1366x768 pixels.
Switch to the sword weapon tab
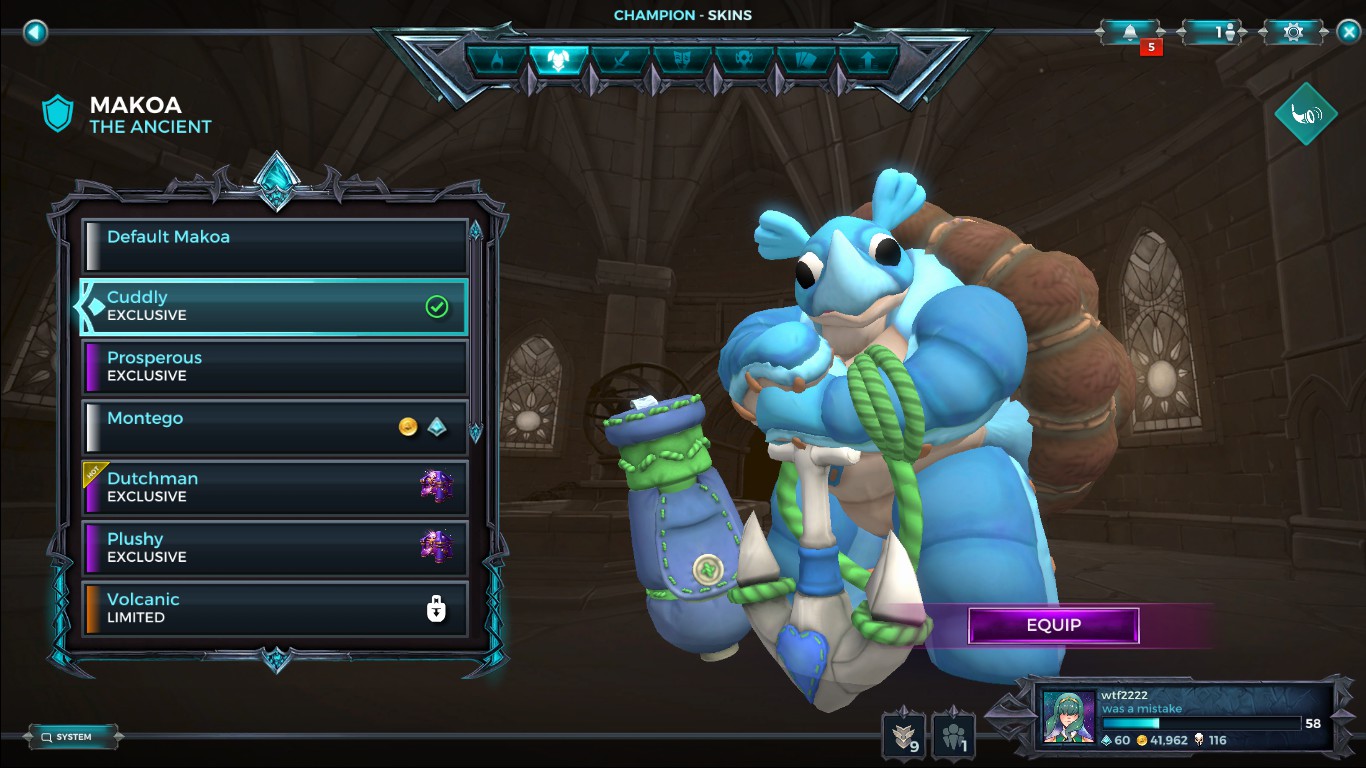(x=620, y=60)
